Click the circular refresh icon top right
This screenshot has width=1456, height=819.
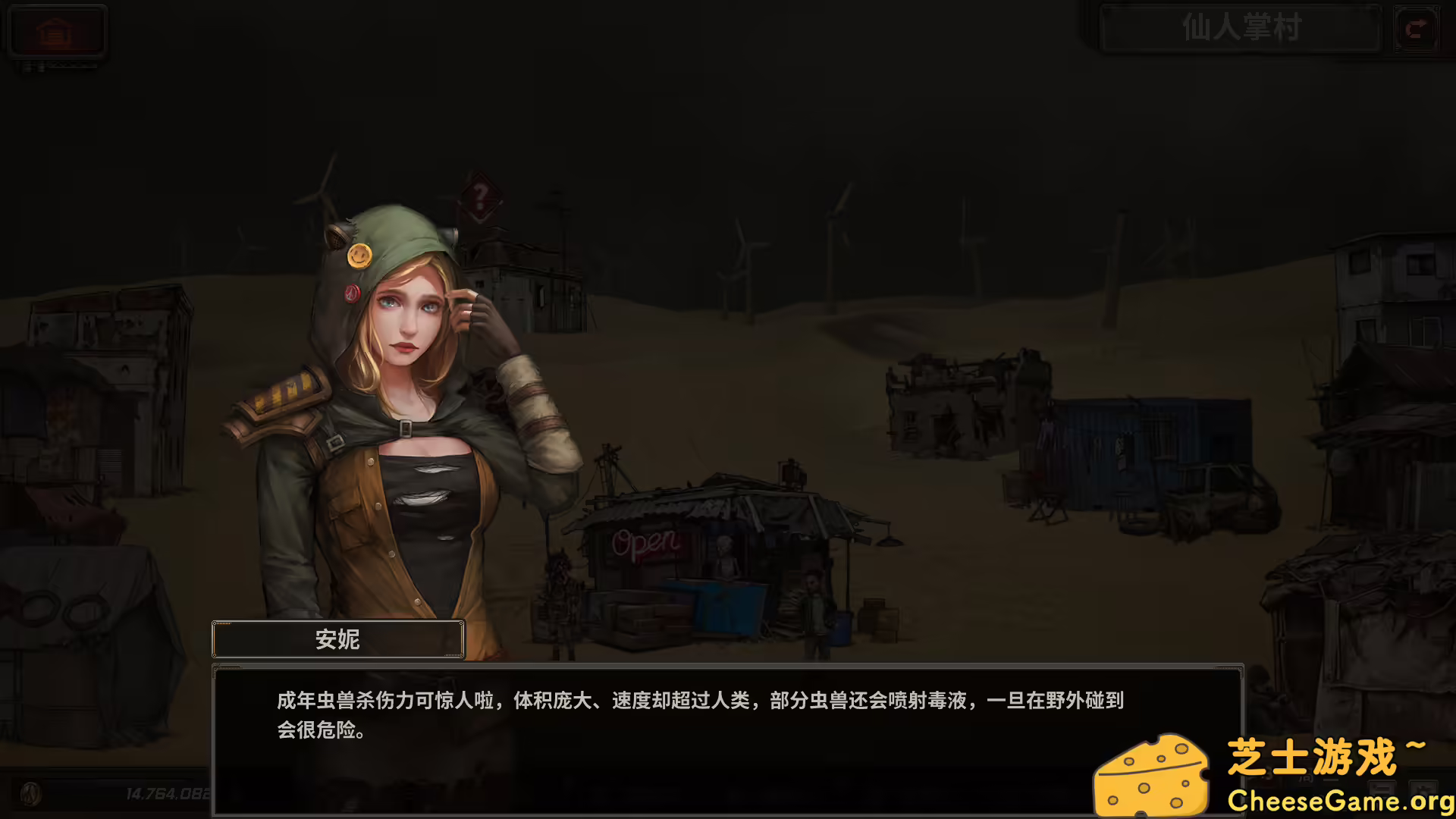(1415, 29)
